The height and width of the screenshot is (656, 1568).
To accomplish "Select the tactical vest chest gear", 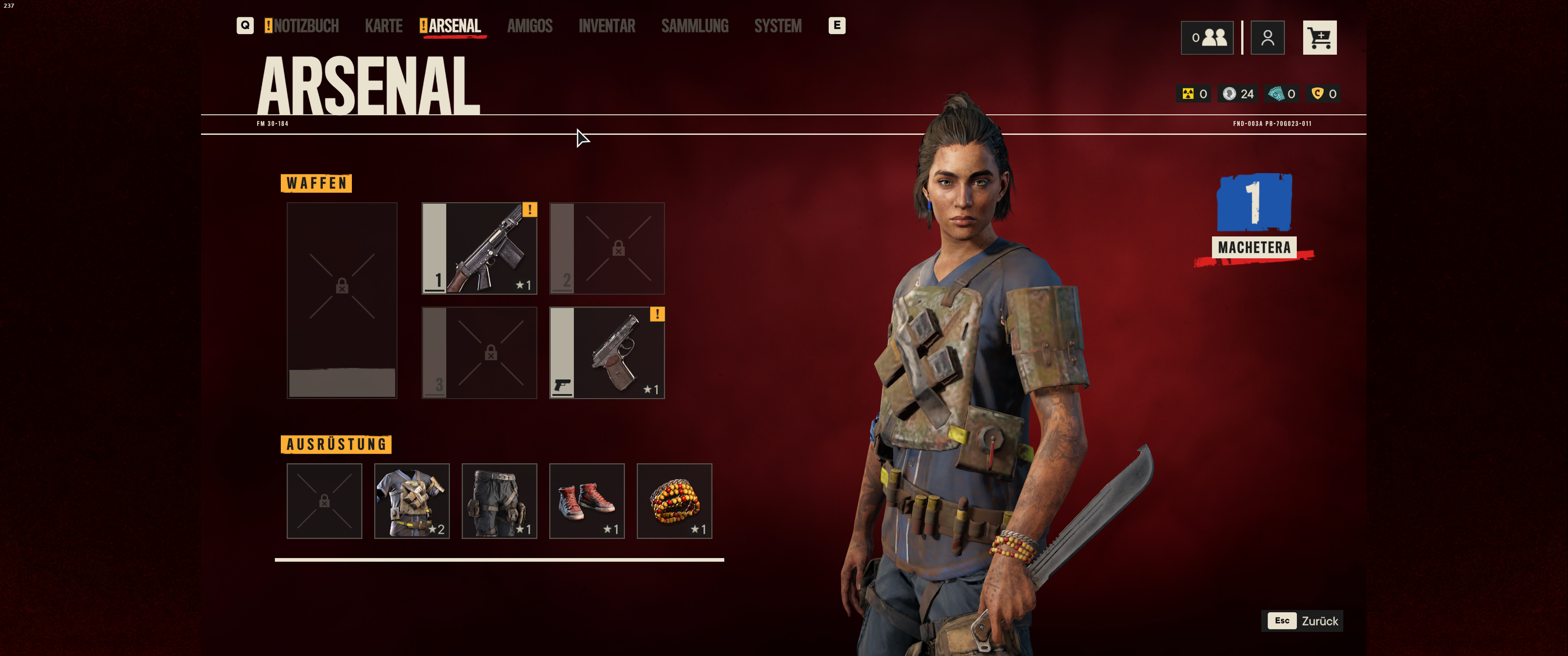I will (x=412, y=501).
